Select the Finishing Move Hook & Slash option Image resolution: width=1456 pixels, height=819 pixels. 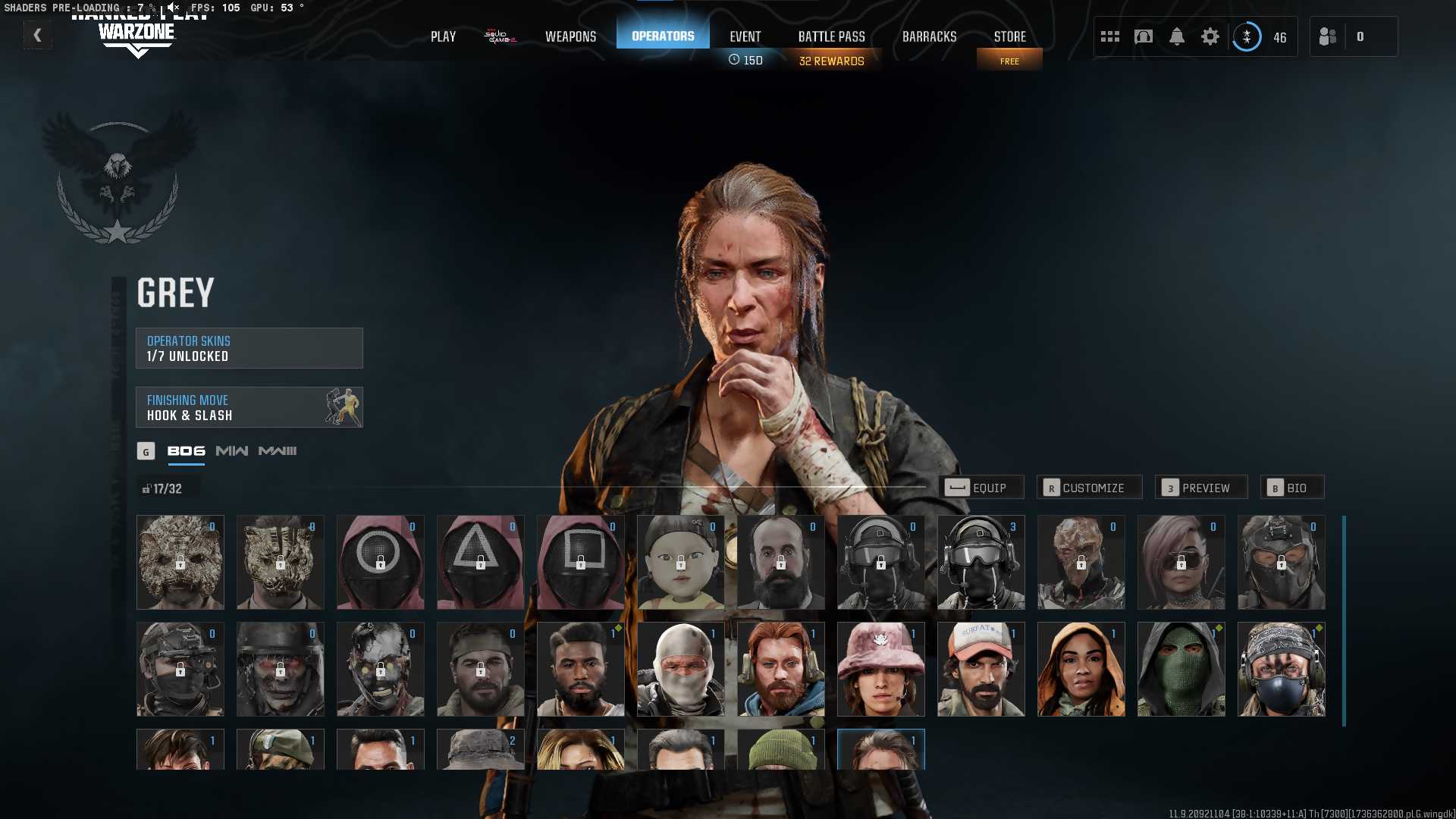[249, 407]
